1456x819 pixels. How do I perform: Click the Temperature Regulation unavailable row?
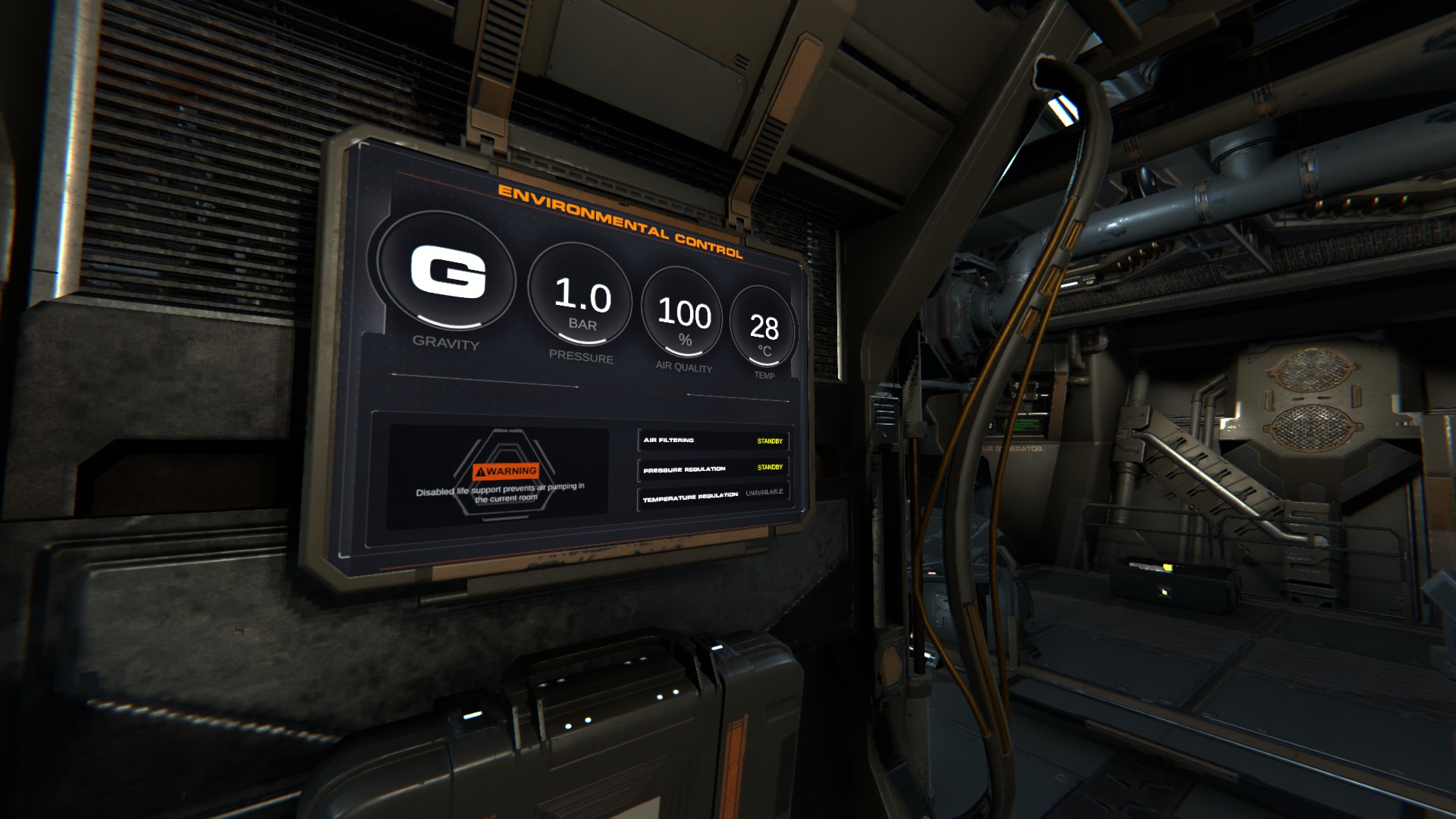[713, 496]
